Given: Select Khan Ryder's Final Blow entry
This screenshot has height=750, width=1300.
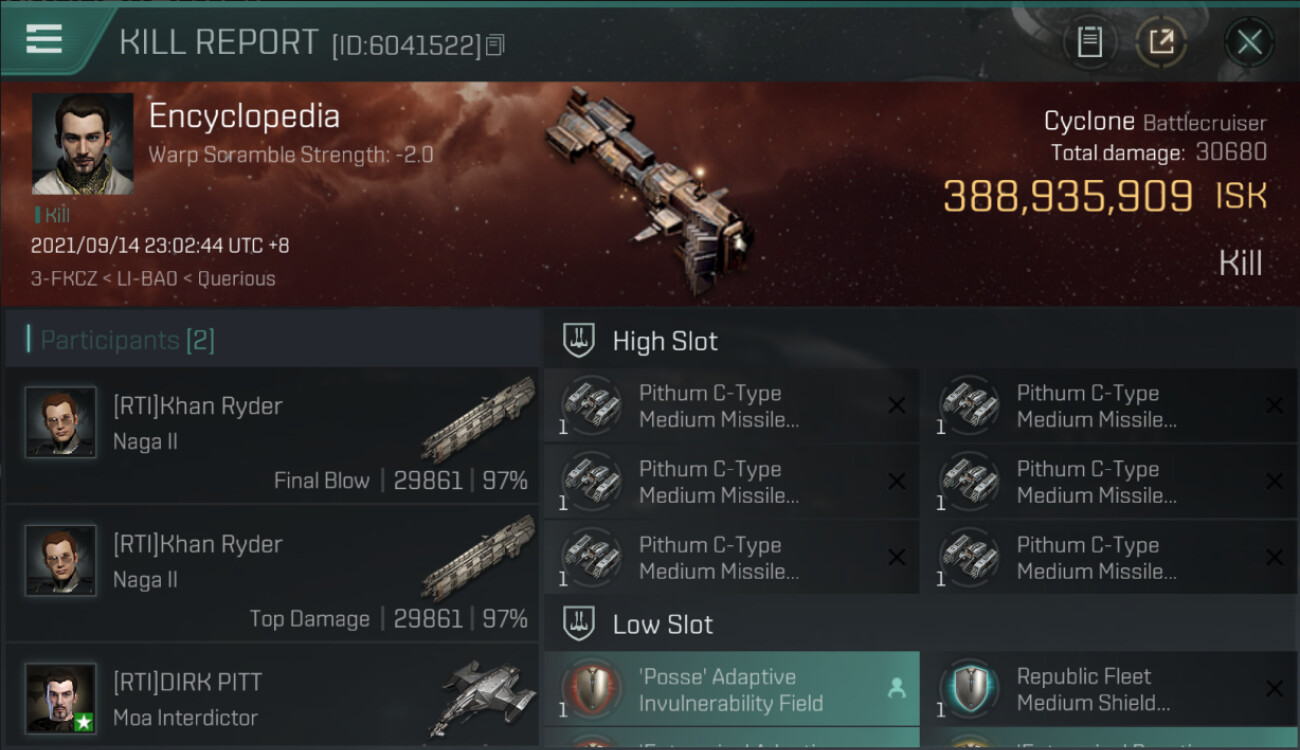Looking at the screenshot, I should 272,436.
